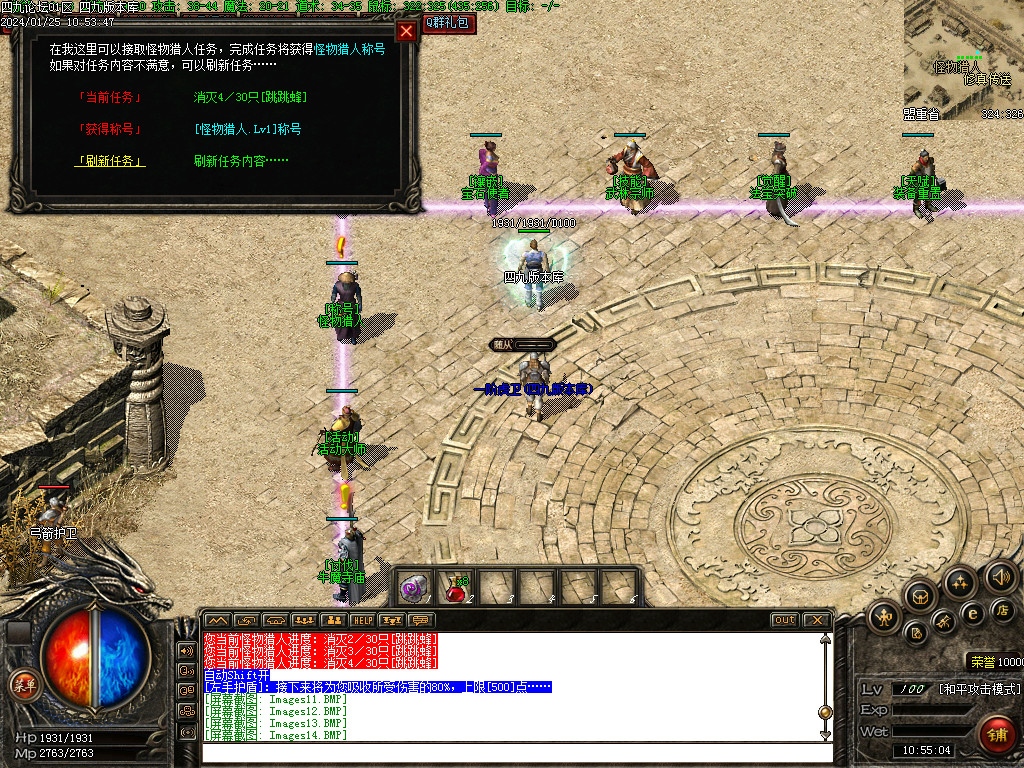
Task: Click the round 'e' button
Action: pos(971,613)
